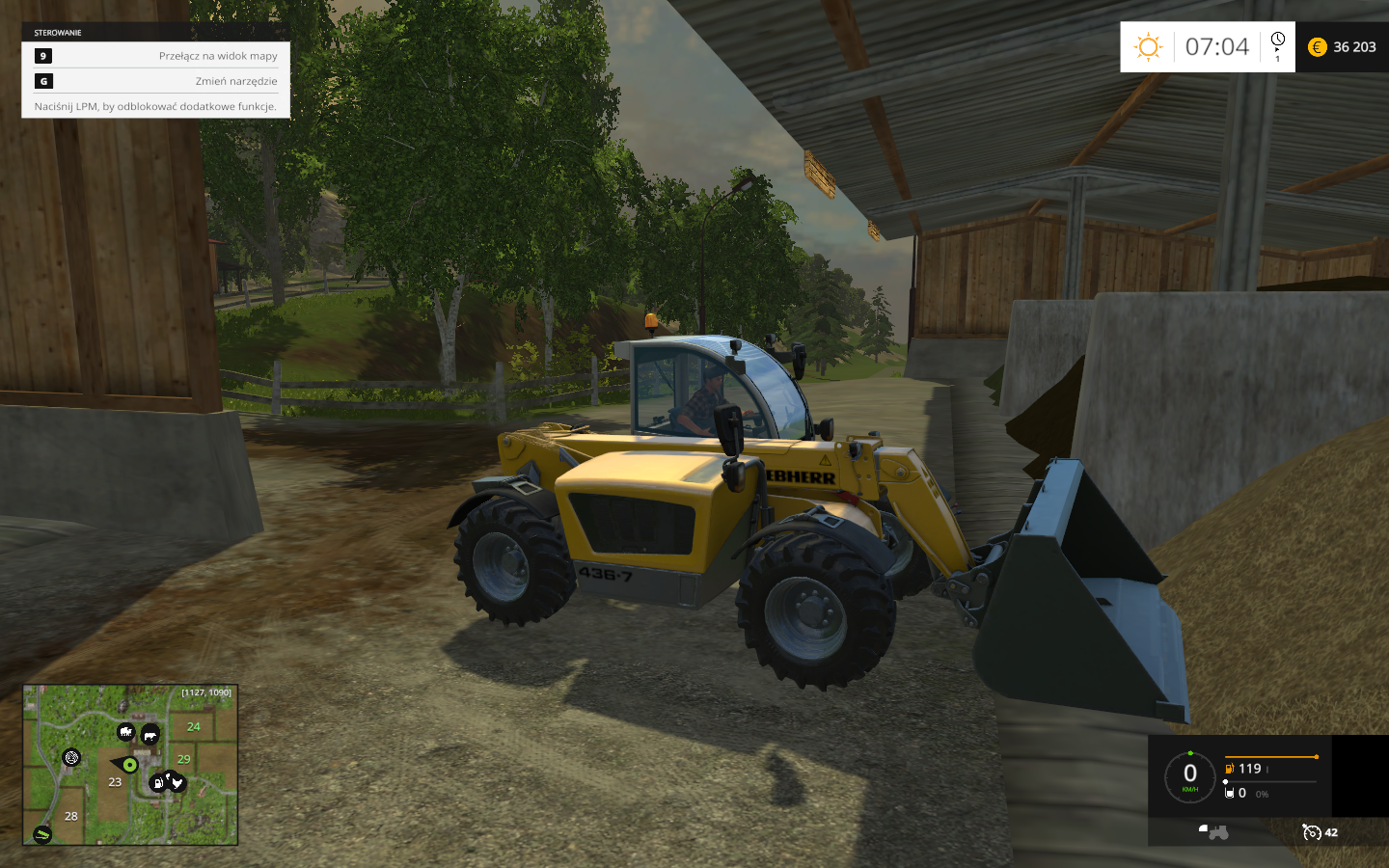The width and height of the screenshot is (1389, 868).
Task: Click the time scale clock icon
Action: click(1278, 43)
